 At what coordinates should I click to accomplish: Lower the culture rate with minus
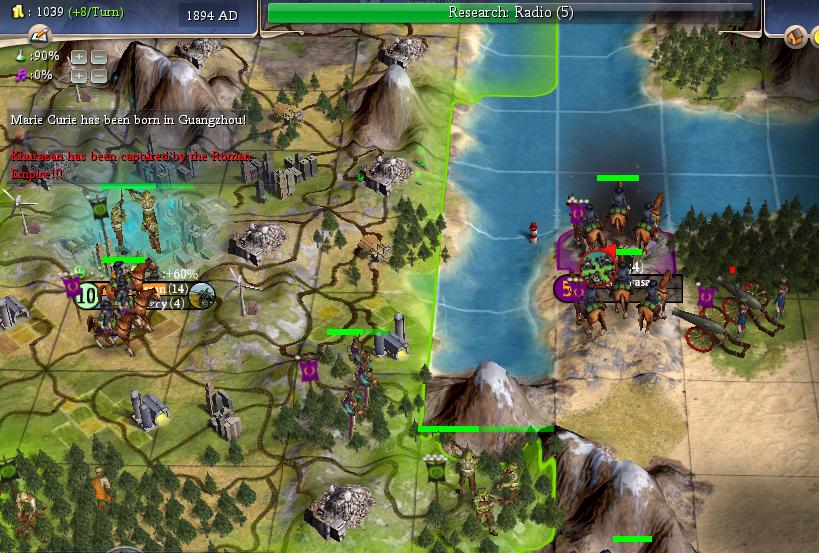pyautogui.click(x=98, y=75)
